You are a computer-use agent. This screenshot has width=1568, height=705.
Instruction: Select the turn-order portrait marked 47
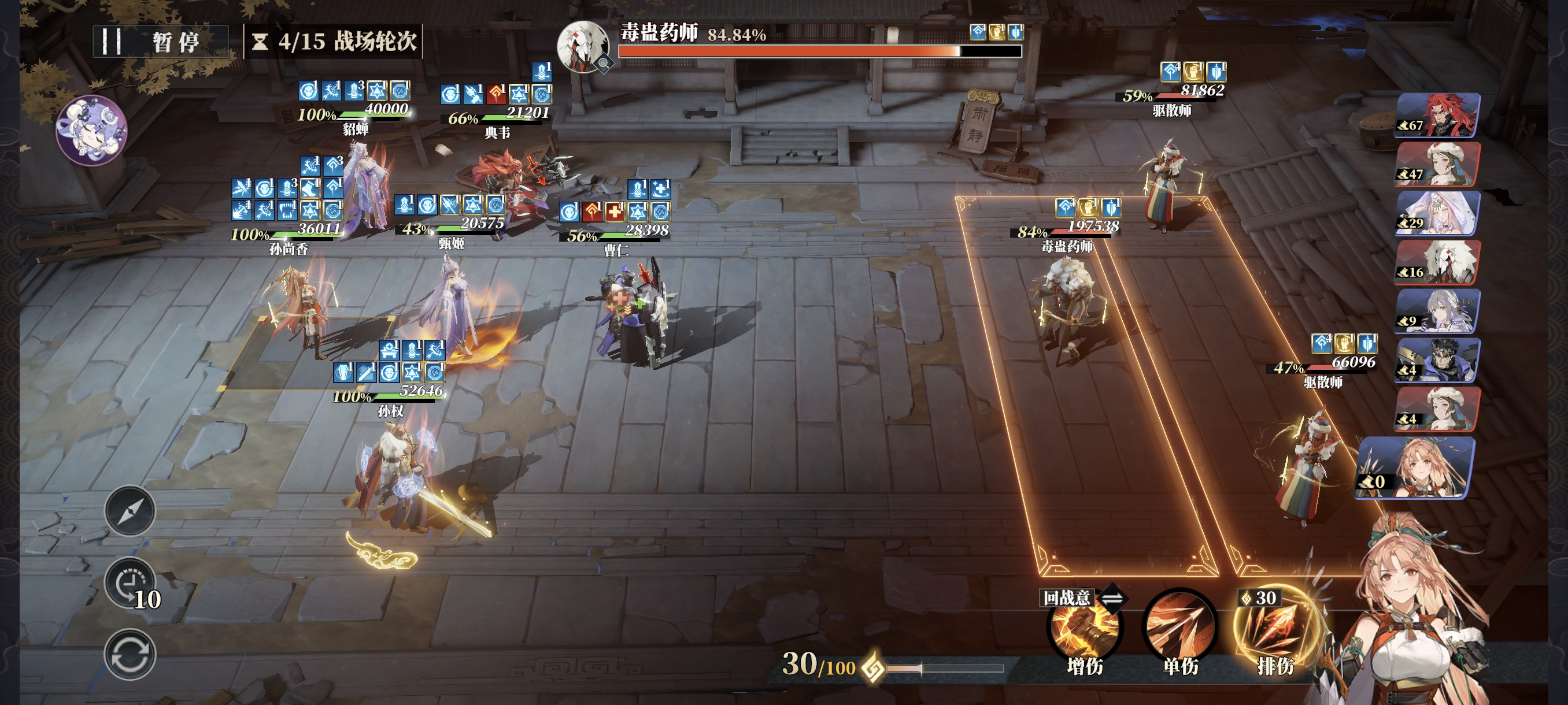[1437, 164]
